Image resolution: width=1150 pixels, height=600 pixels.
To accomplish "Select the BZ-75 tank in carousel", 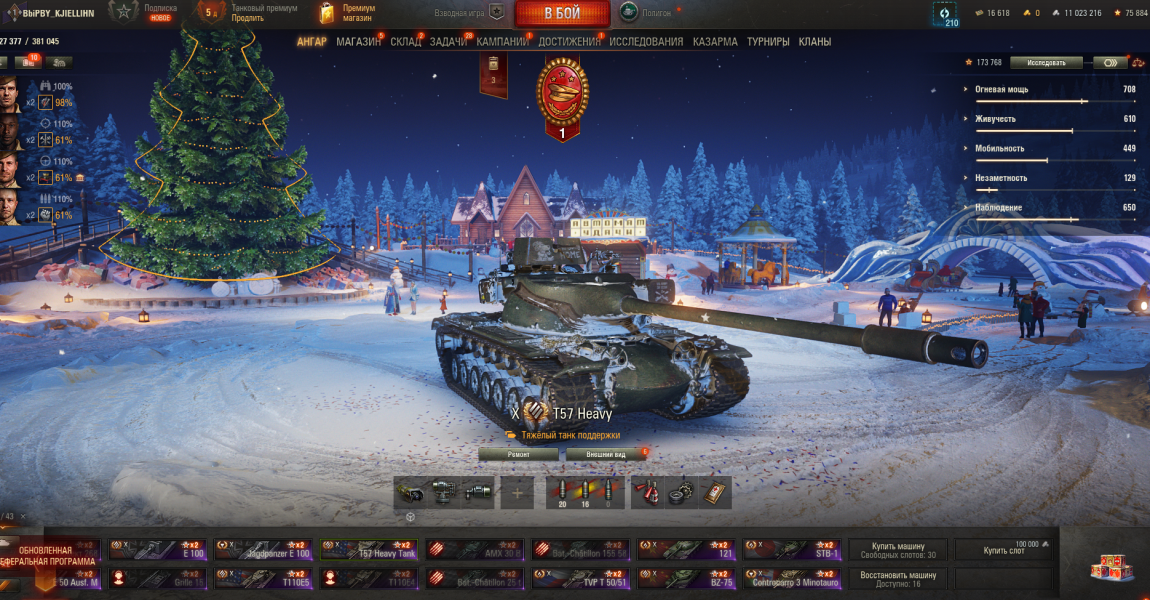I will 686,579.
